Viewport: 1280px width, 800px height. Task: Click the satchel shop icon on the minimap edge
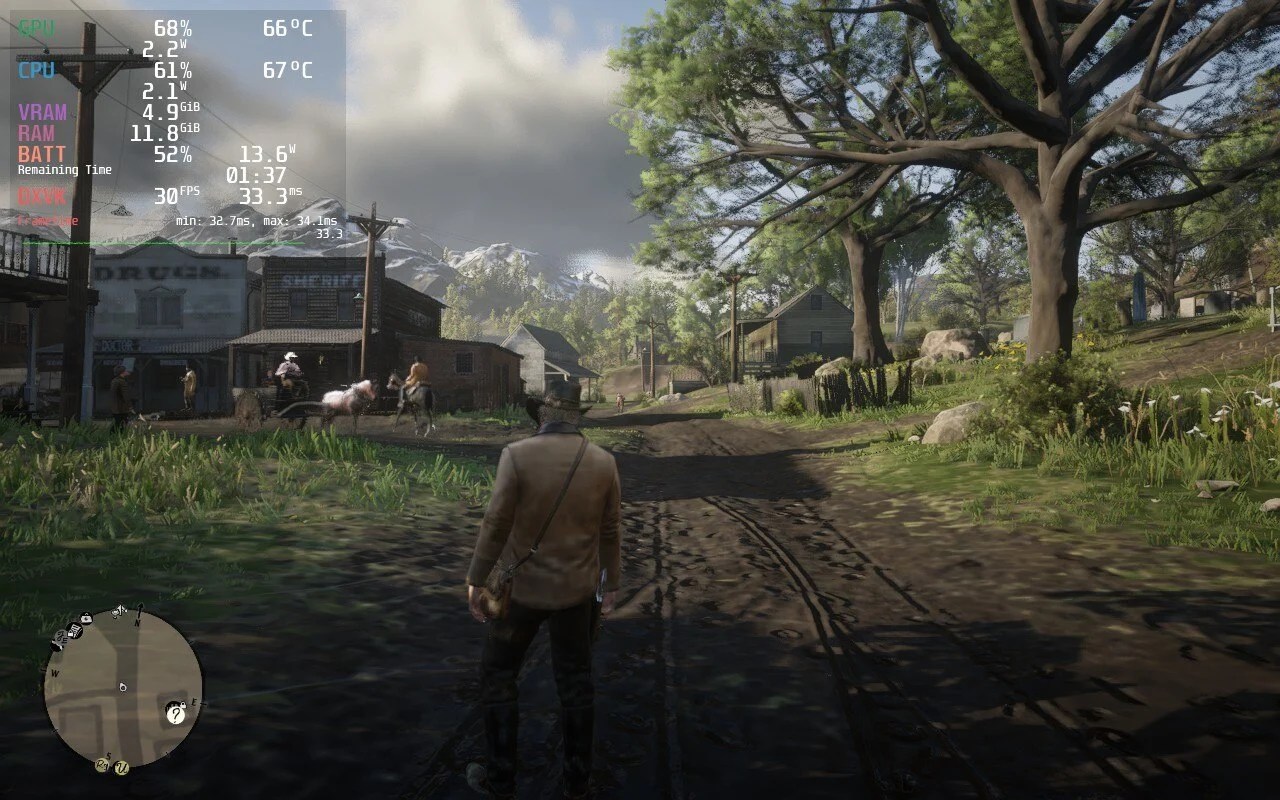85,618
